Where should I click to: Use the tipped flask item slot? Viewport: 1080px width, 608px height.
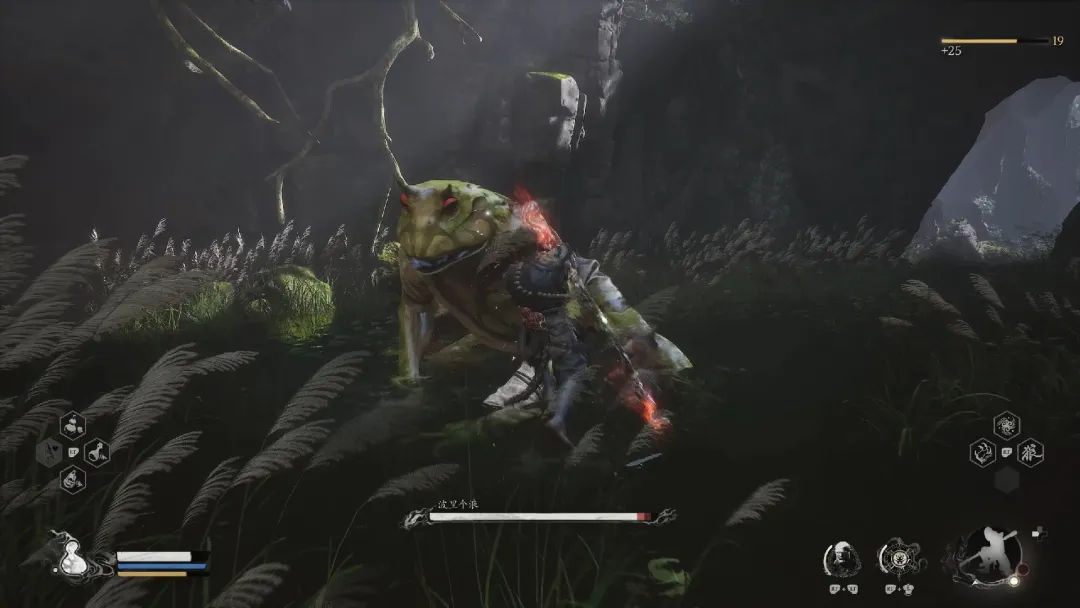point(97,452)
